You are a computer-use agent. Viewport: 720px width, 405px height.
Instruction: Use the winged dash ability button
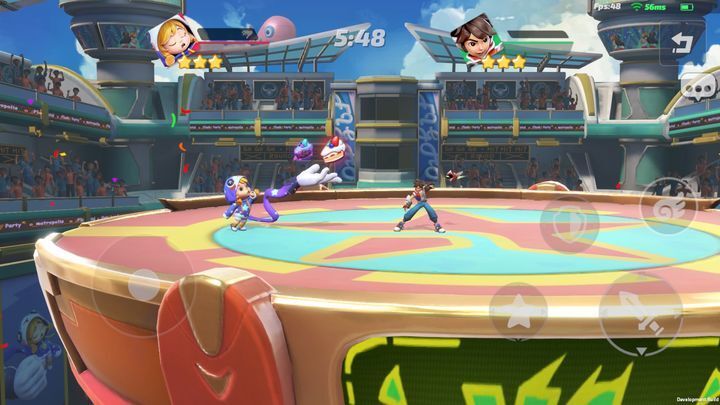667,205
